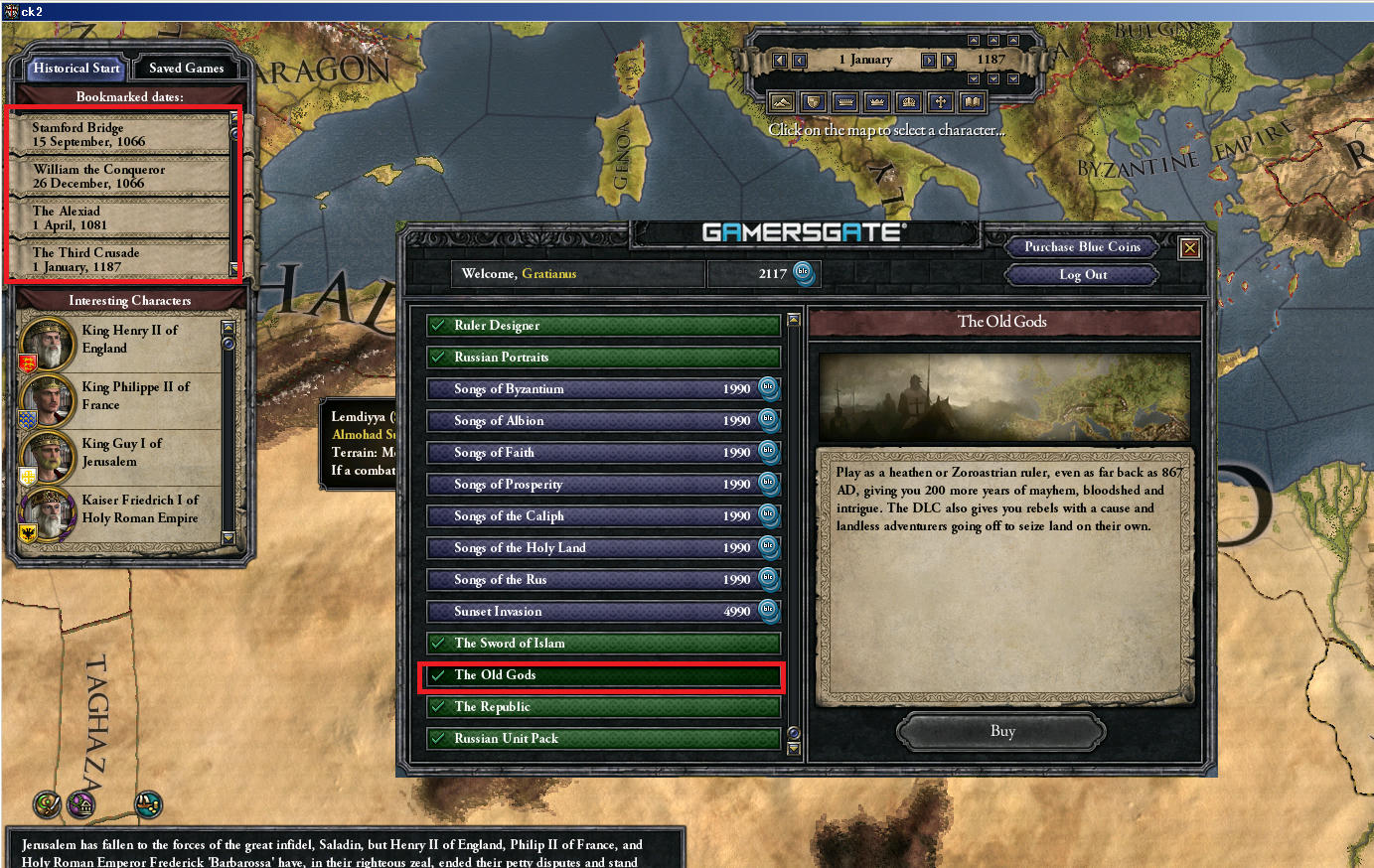Choose Songs of Byzantium DLC entry
This screenshot has height=868, width=1374.
(603, 389)
